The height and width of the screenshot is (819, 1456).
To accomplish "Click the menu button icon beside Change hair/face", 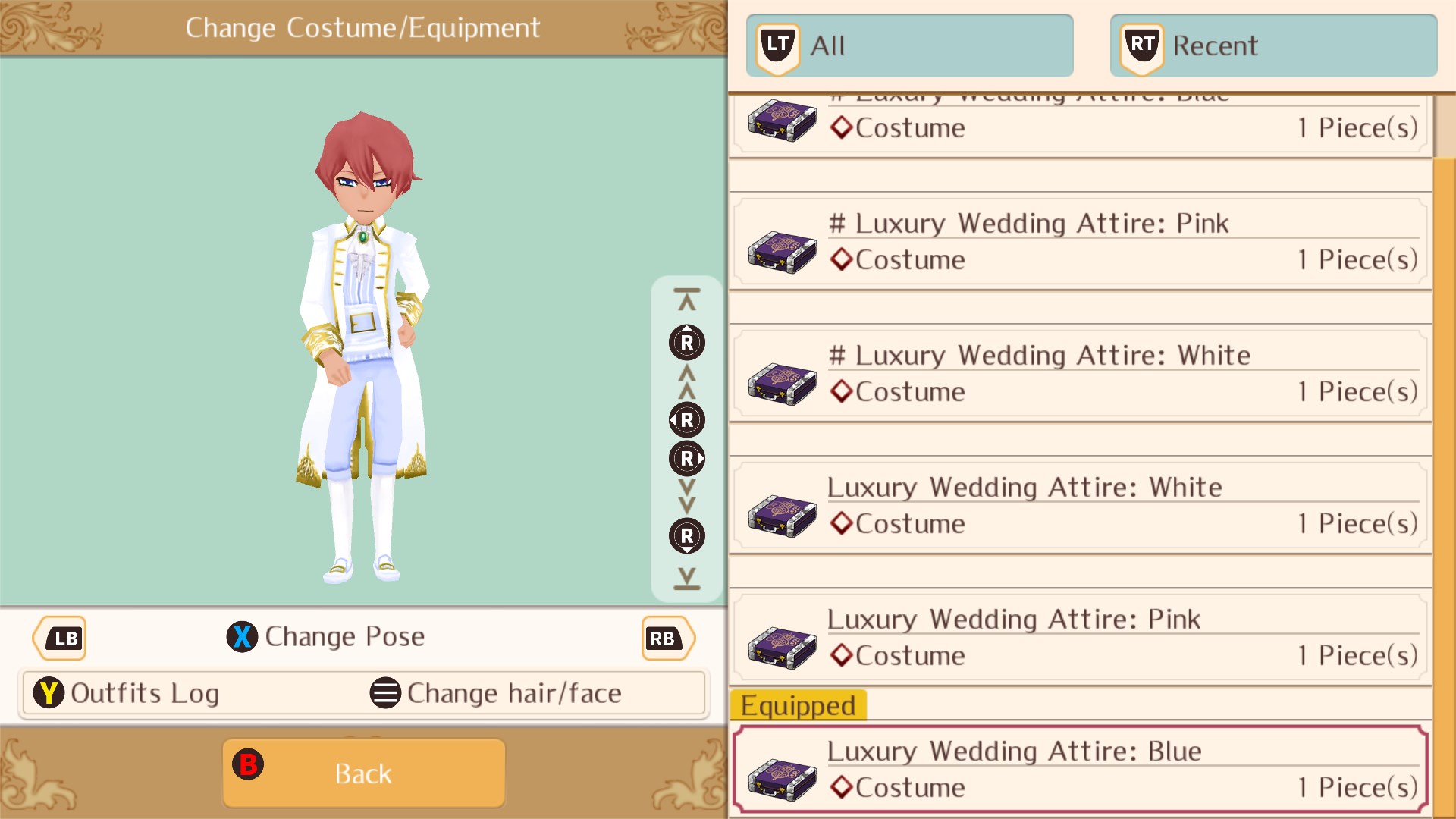I will click(x=385, y=692).
